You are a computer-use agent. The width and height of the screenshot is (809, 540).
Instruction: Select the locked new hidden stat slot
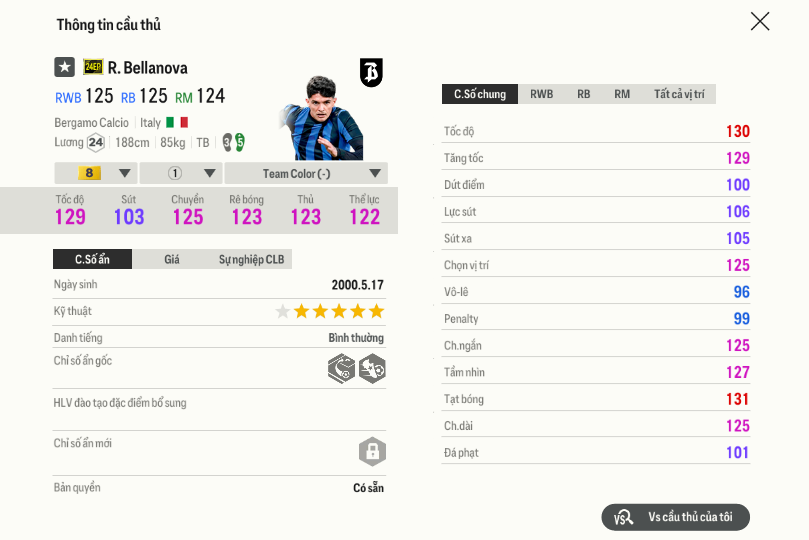tap(372, 451)
